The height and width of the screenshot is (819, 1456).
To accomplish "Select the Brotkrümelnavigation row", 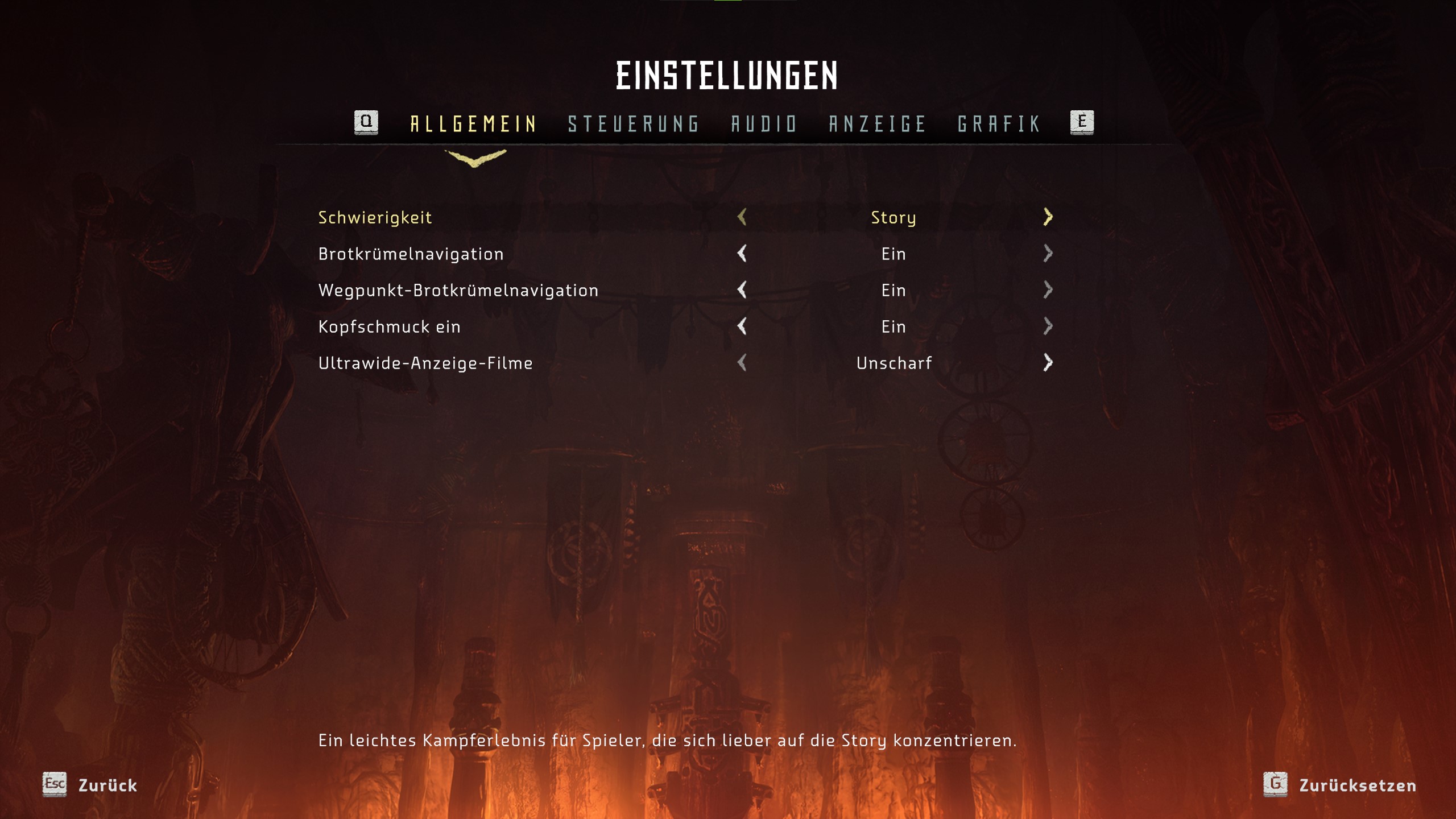I will point(411,254).
